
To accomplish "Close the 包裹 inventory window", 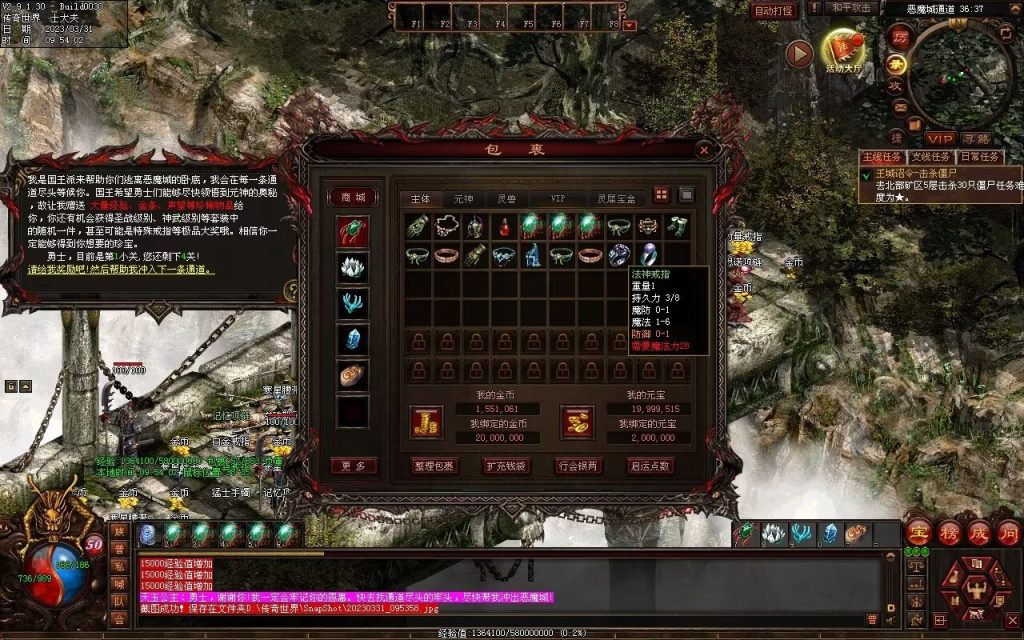I will 704,150.
